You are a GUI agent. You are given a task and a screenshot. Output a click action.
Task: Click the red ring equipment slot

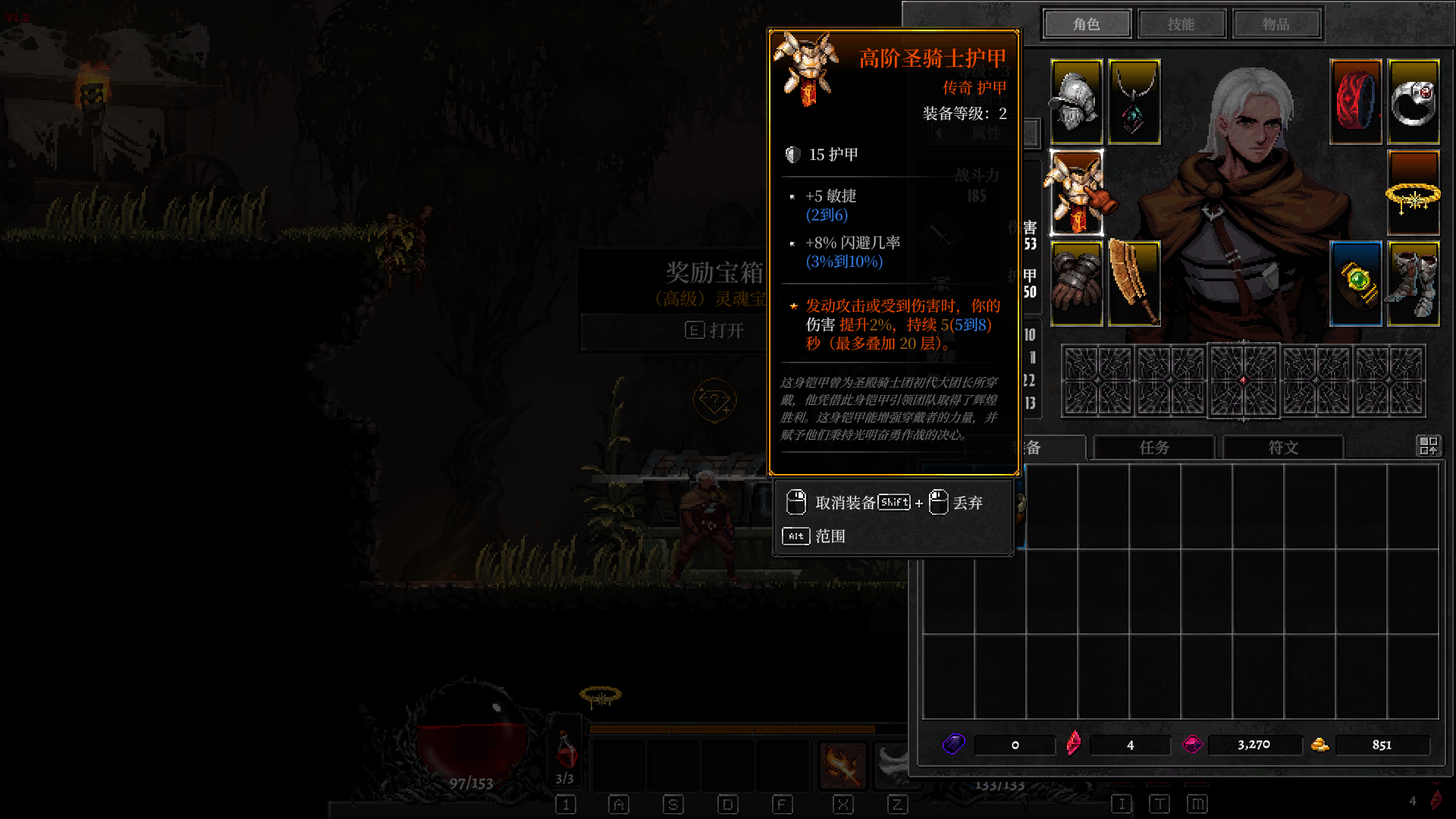(x=1355, y=102)
